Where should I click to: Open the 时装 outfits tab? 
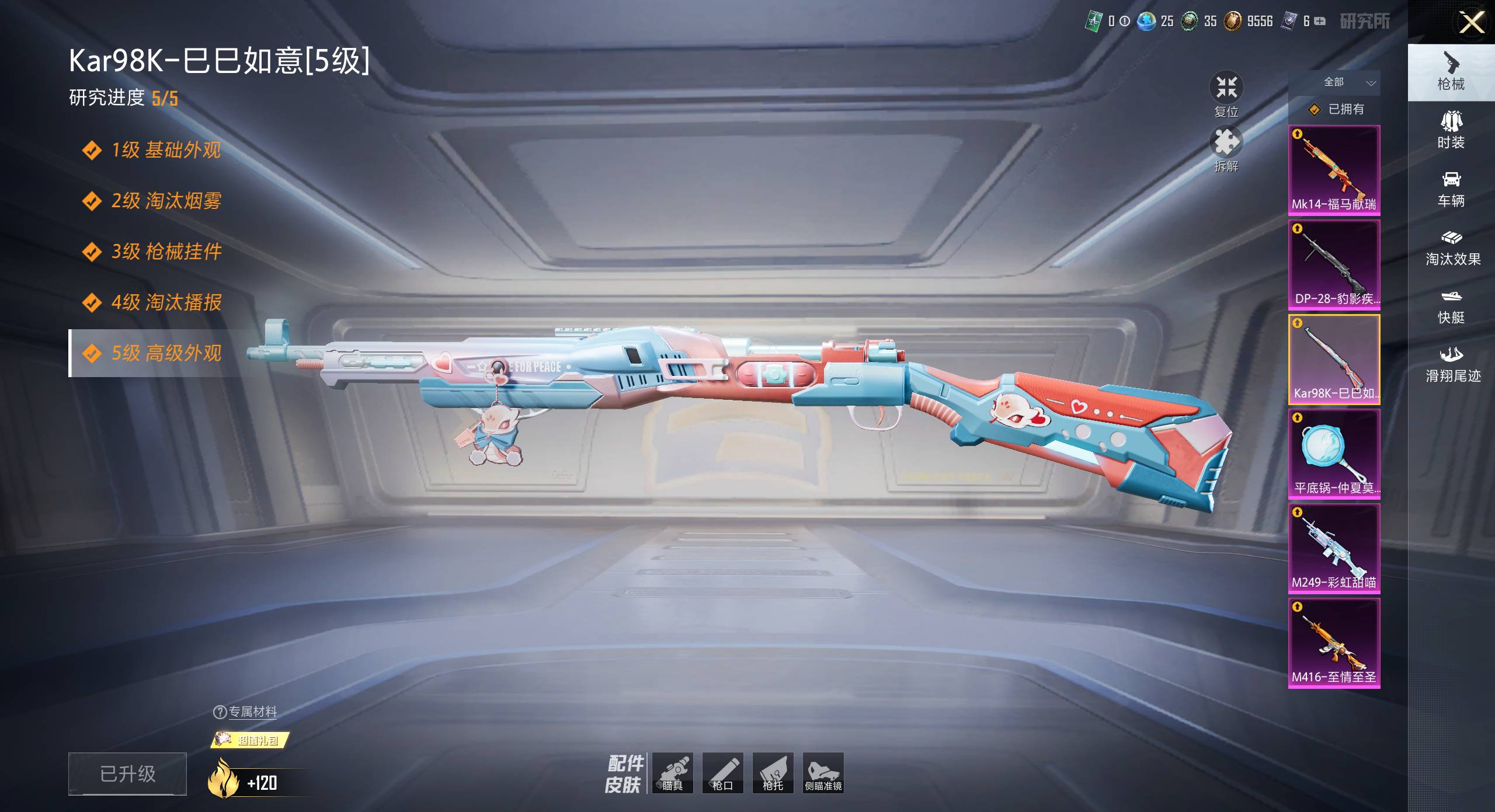(1451, 131)
